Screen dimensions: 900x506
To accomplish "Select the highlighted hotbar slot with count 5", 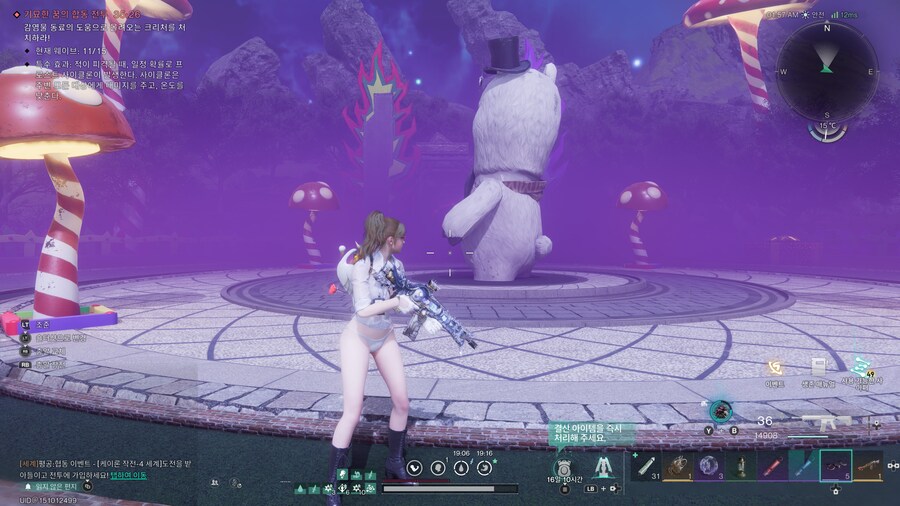I will 835,466.
